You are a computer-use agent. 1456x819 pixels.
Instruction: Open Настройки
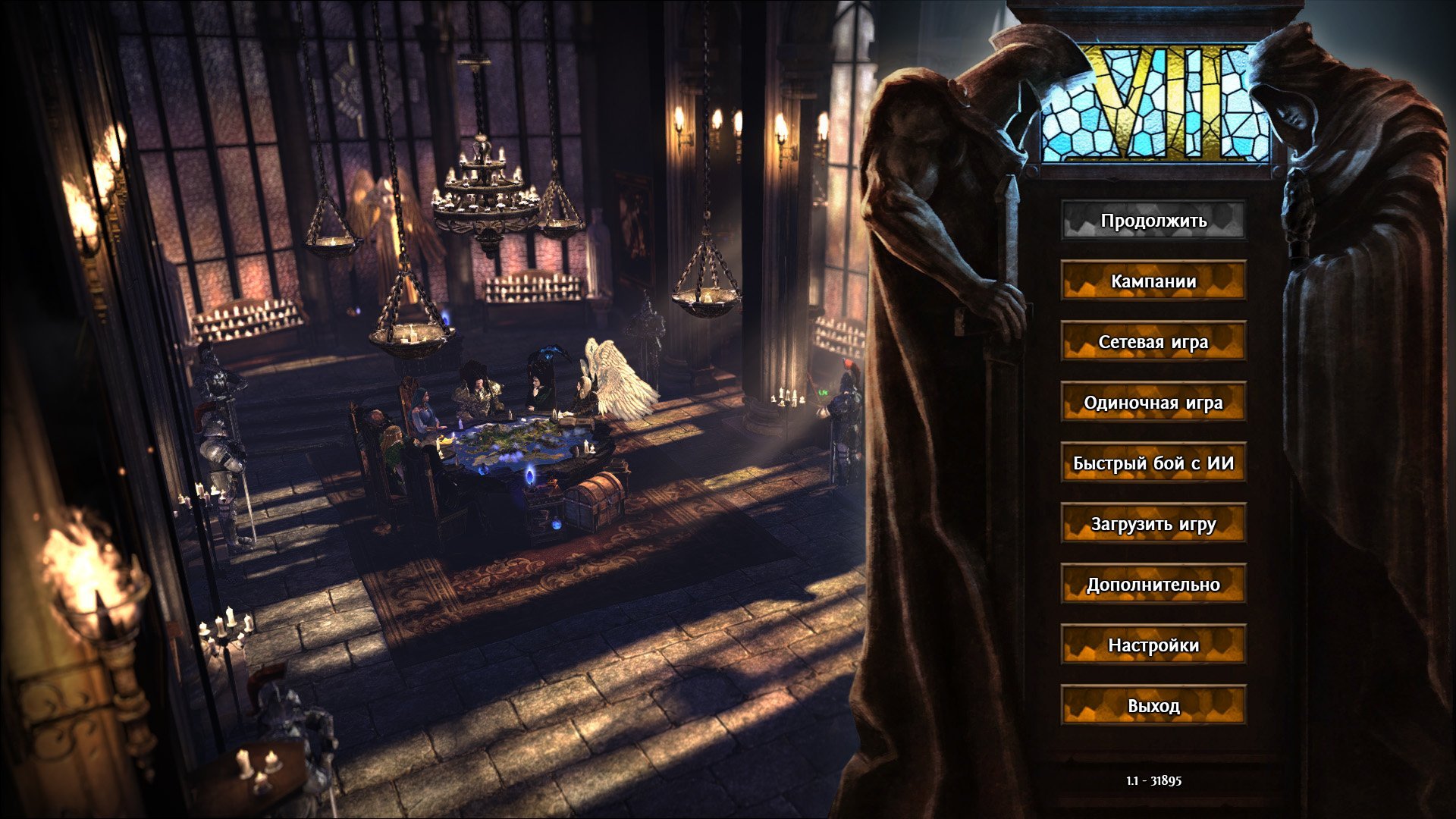[x=1153, y=645]
